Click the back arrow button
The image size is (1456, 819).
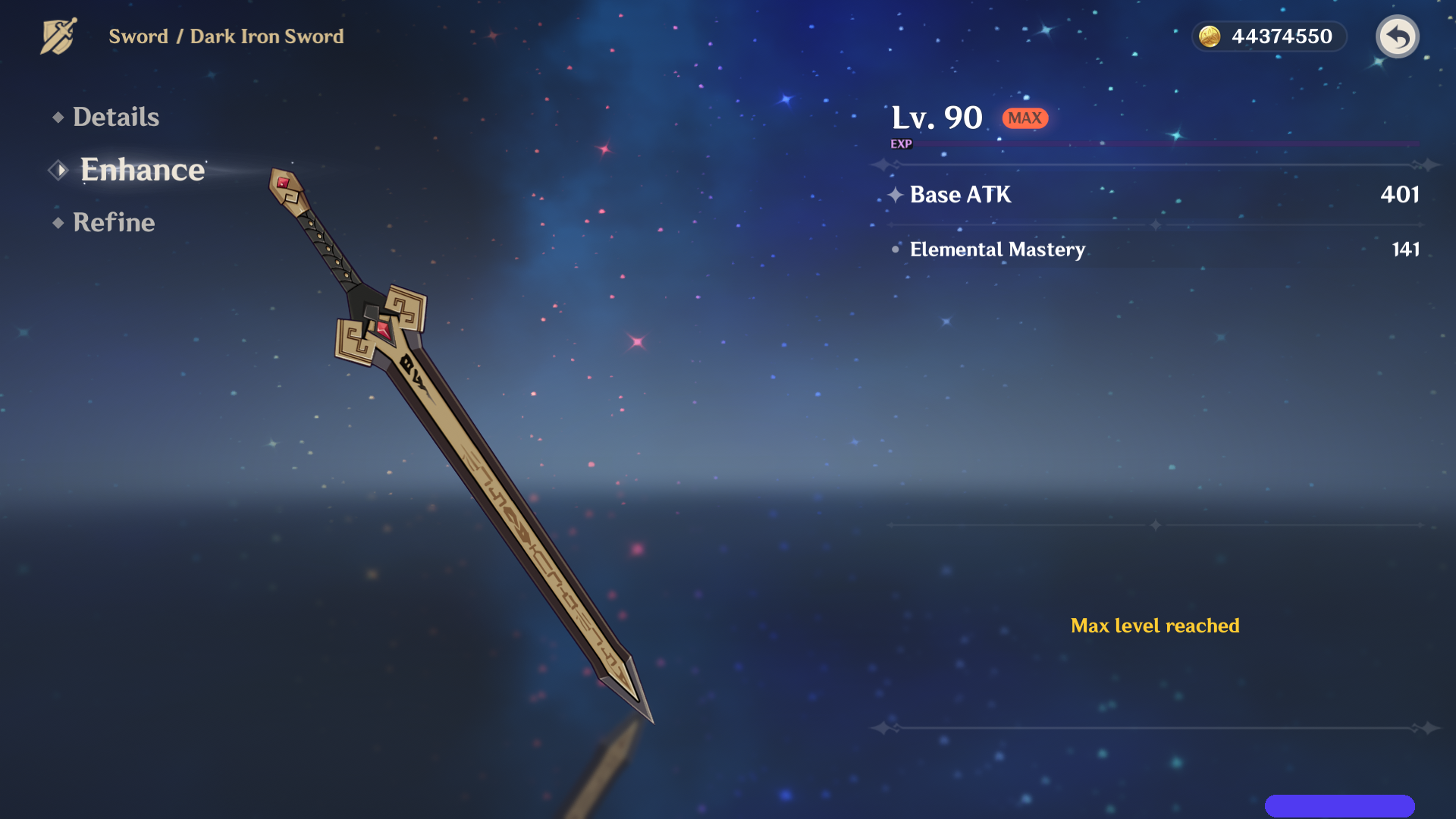pyautogui.click(x=1398, y=36)
